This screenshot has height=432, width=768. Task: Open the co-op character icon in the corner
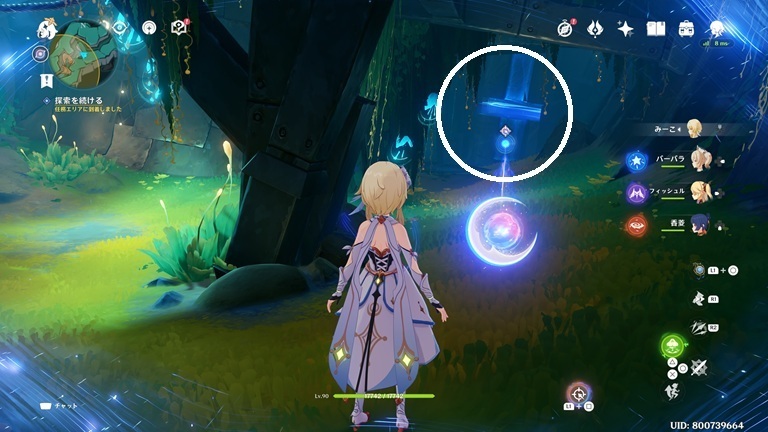(x=718, y=28)
